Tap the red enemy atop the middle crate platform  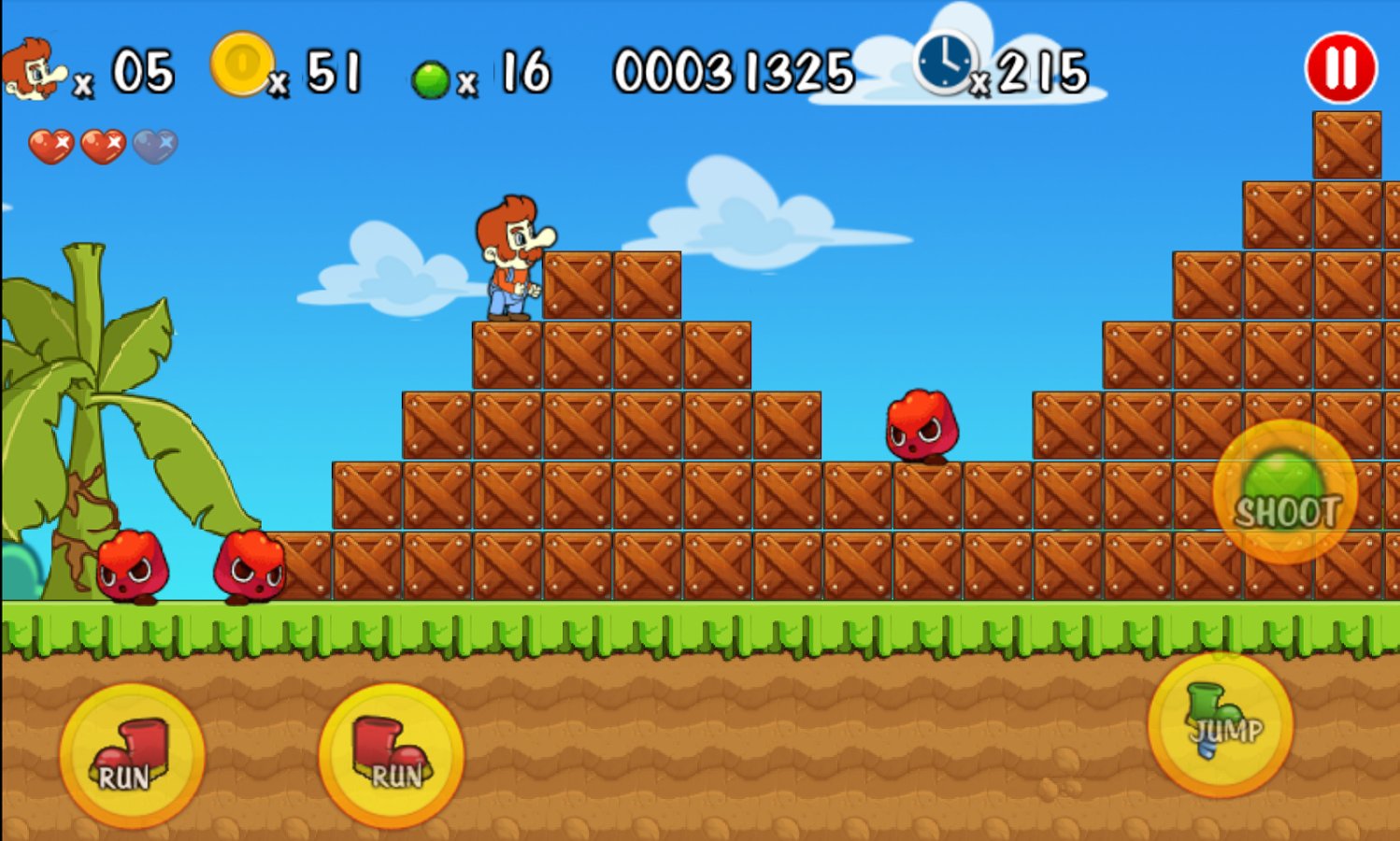[x=921, y=425]
